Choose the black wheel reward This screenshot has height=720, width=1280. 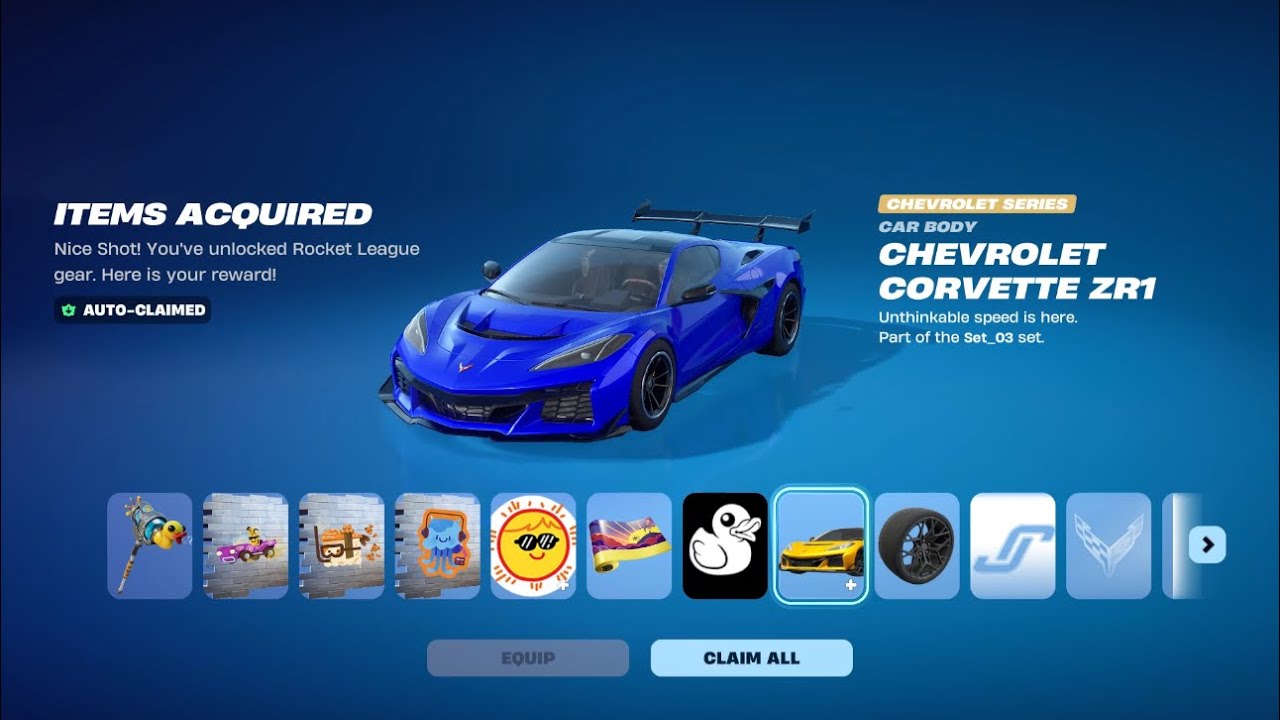pyautogui.click(x=917, y=546)
